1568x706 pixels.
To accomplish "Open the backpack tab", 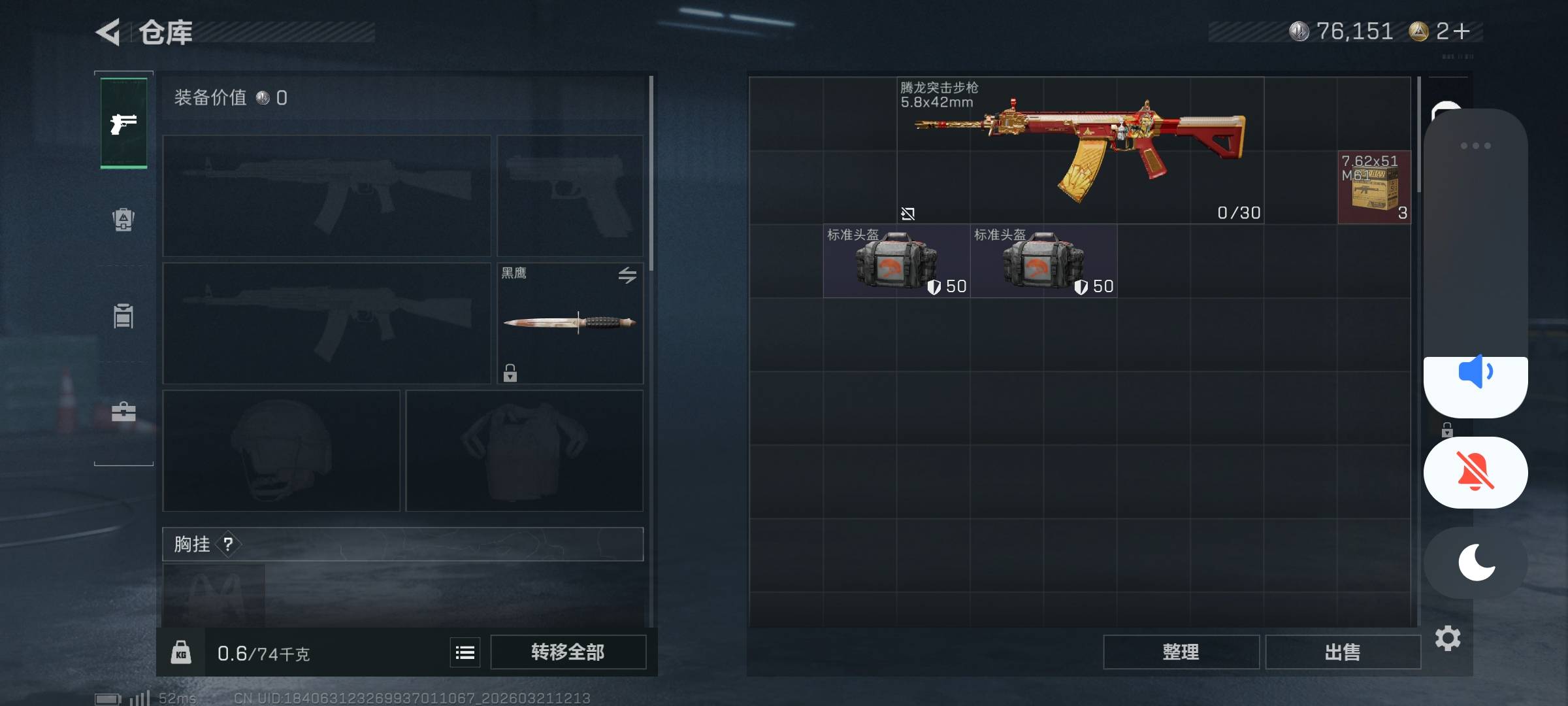I will (x=123, y=220).
